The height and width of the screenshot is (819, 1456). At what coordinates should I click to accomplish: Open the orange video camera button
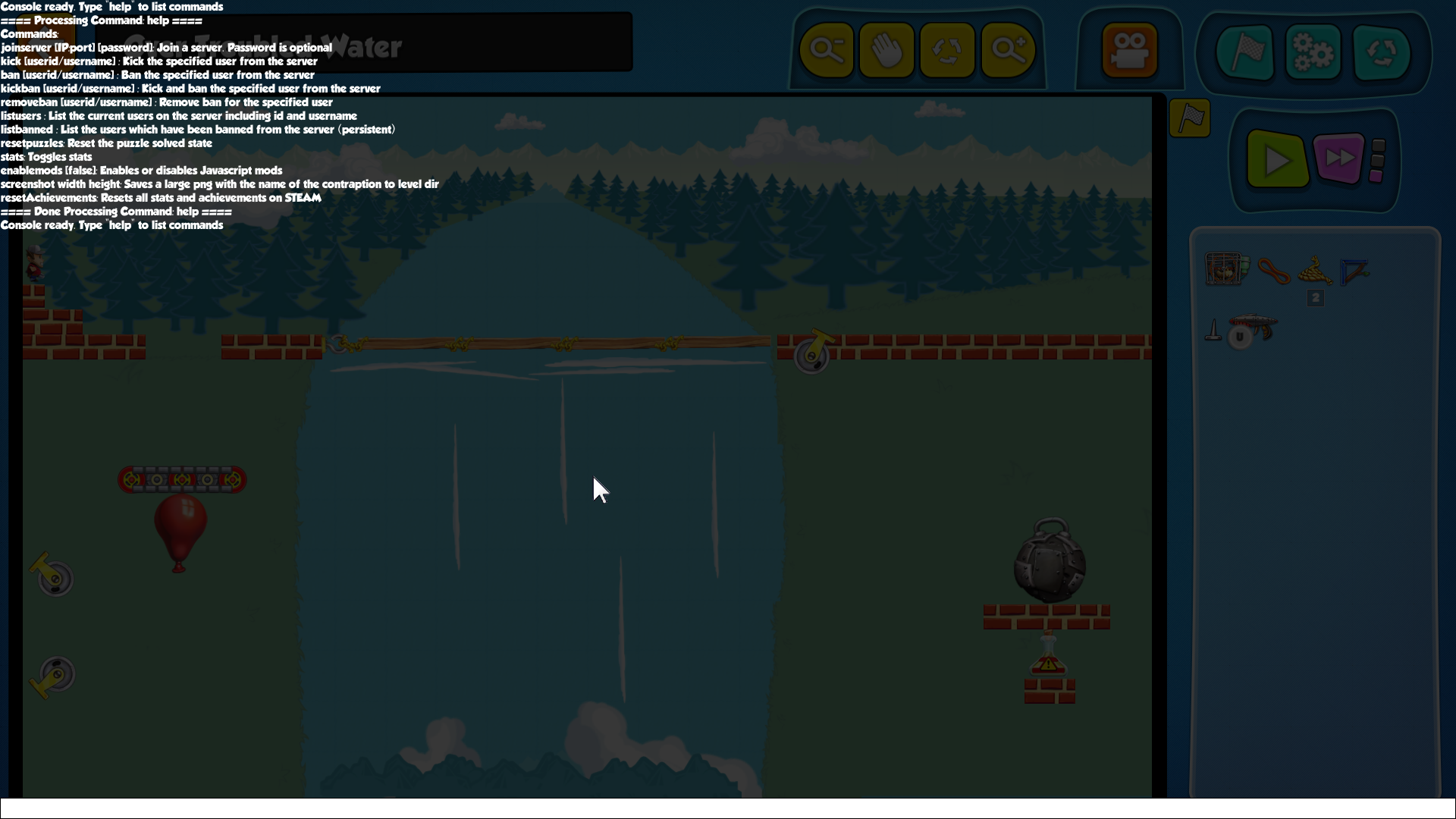[x=1129, y=51]
